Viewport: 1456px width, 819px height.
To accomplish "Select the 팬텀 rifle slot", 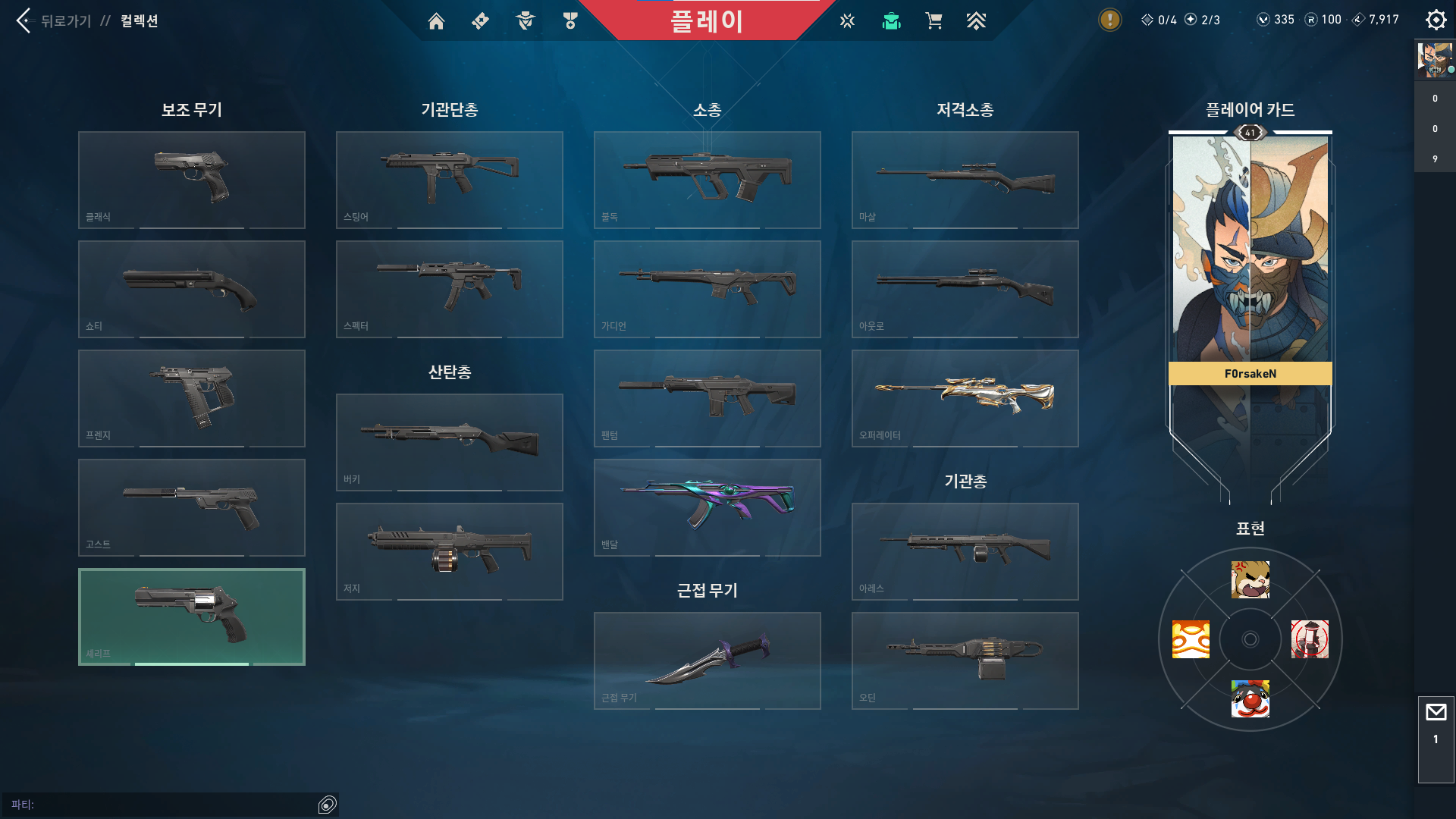I will [708, 398].
